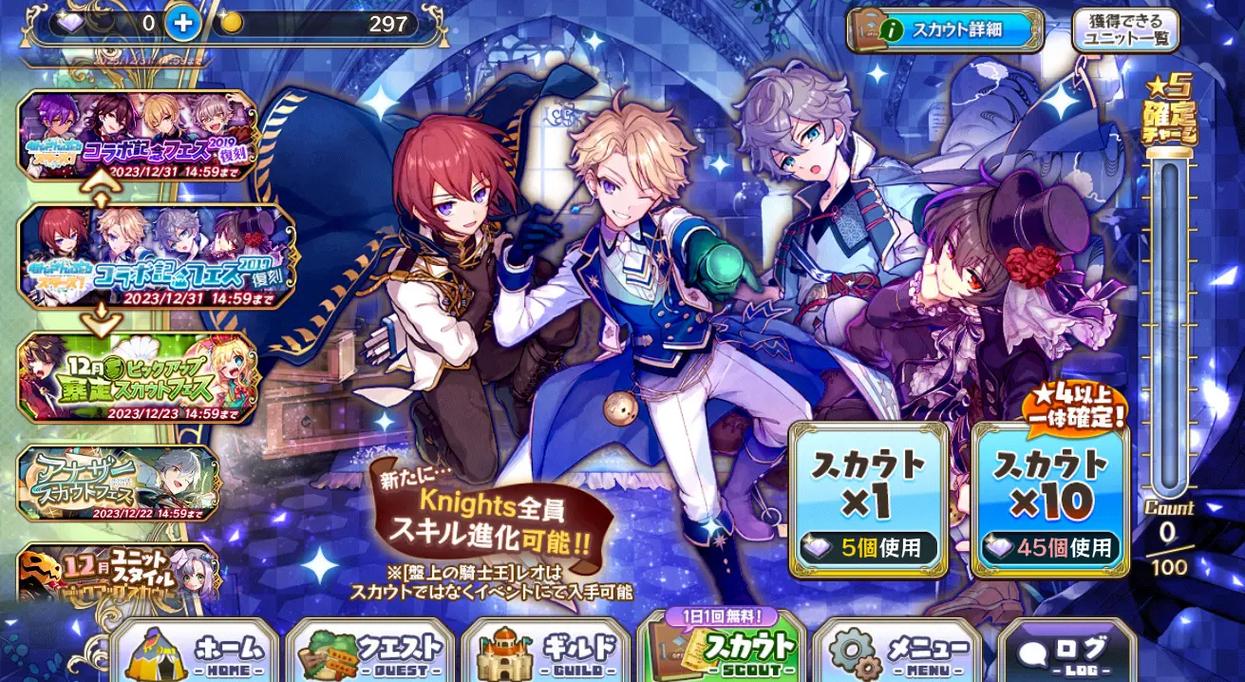Show the ログ LOG

[x=1066, y=652]
